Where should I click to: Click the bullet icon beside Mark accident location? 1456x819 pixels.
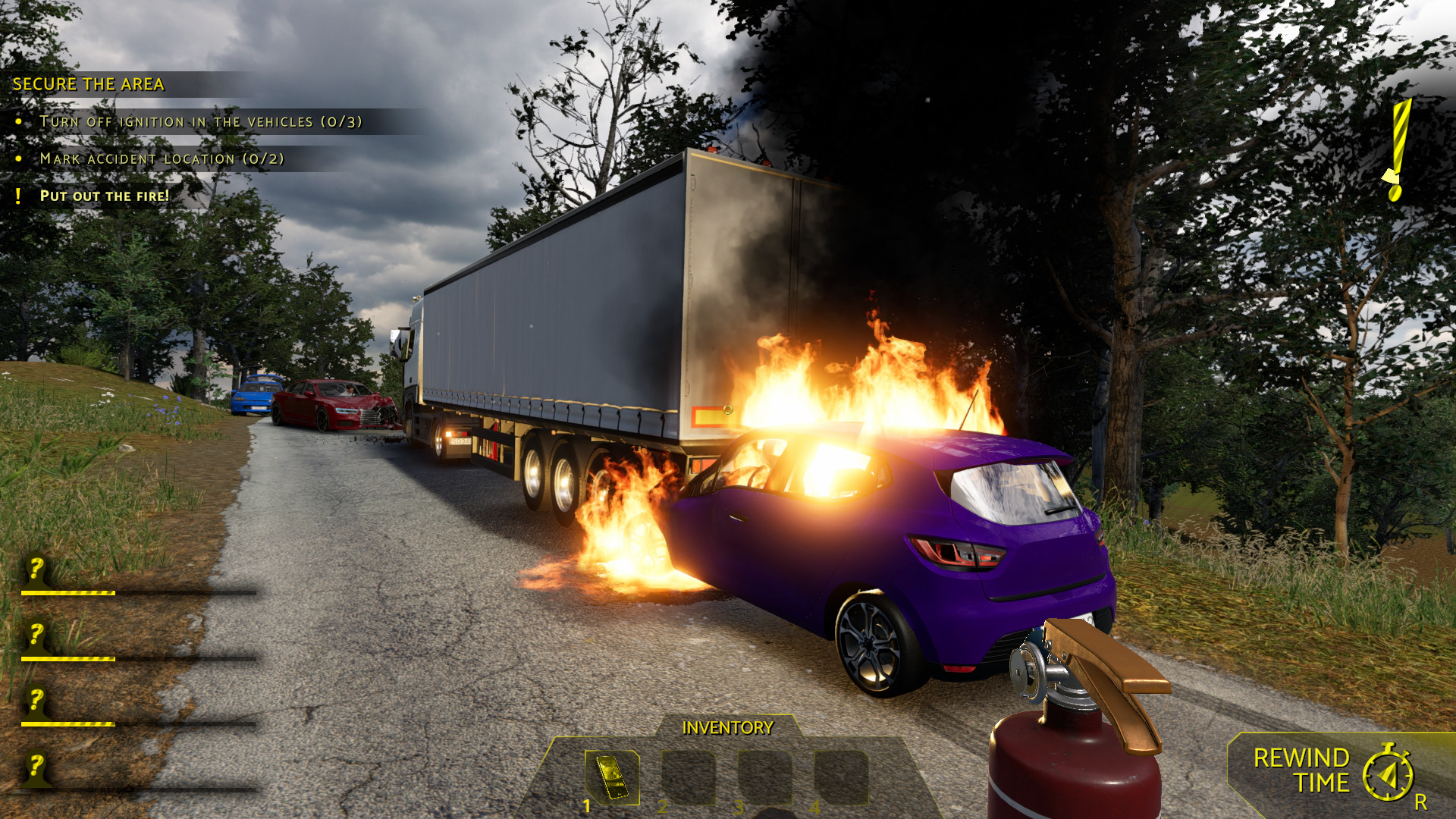[19, 158]
